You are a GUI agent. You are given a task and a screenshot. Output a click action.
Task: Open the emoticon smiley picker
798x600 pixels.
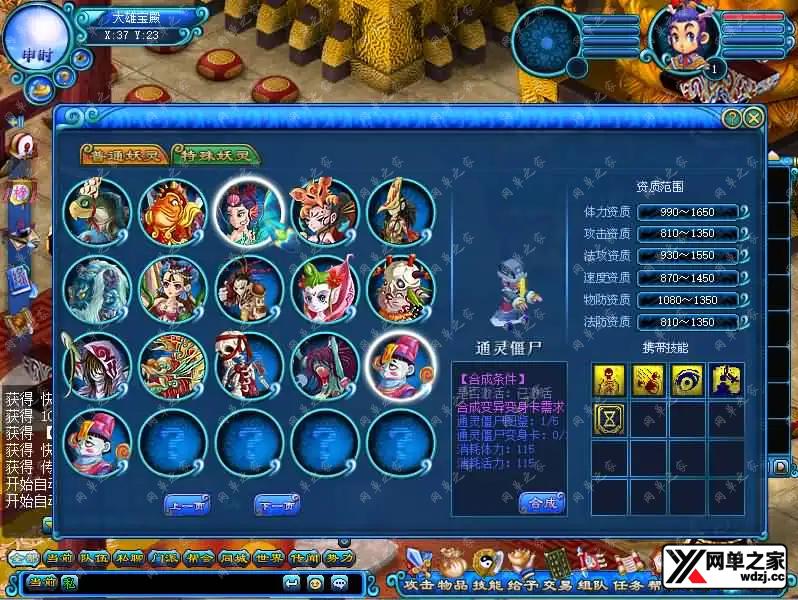(315, 582)
